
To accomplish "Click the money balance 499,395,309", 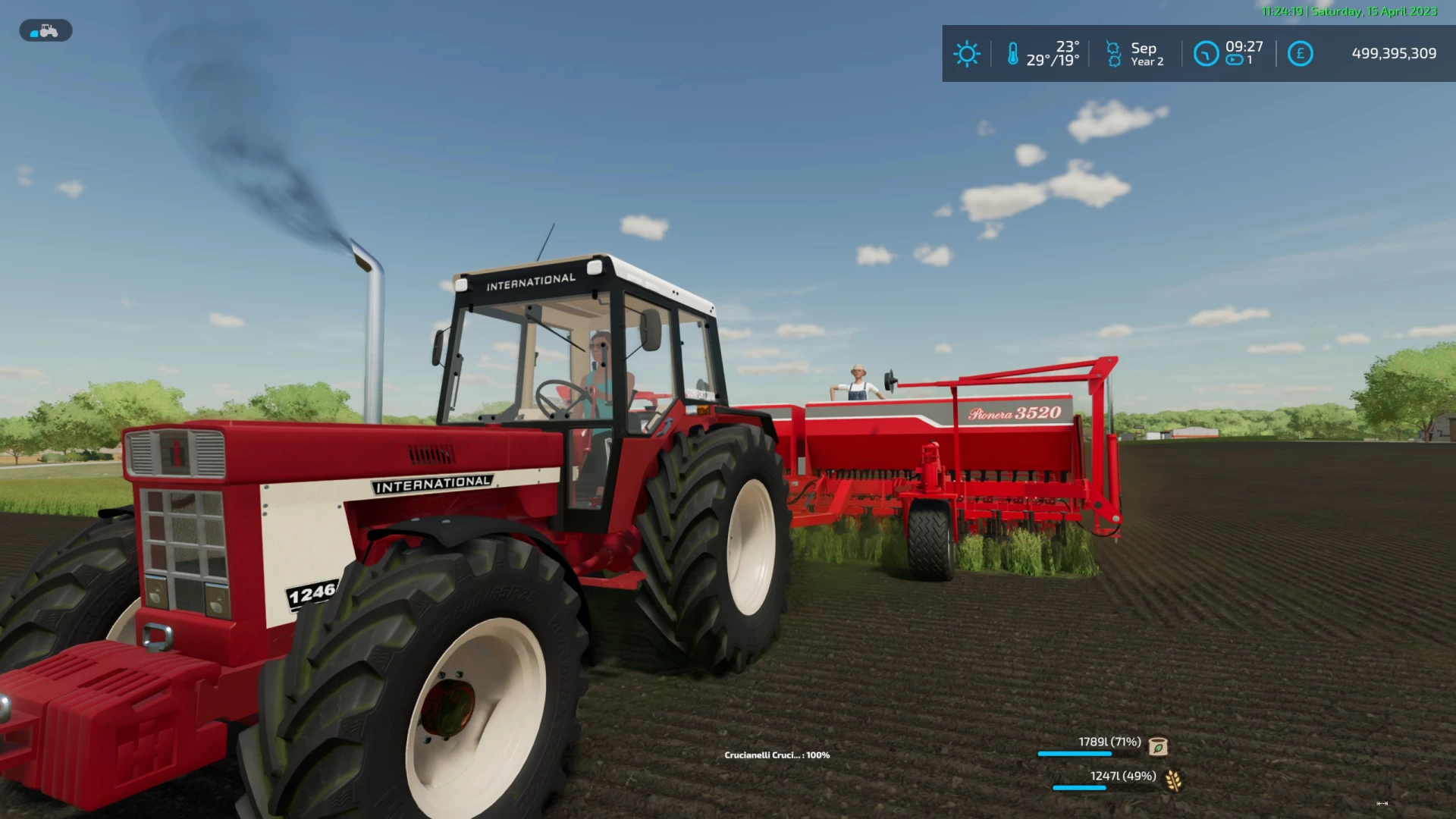I will (1394, 54).
